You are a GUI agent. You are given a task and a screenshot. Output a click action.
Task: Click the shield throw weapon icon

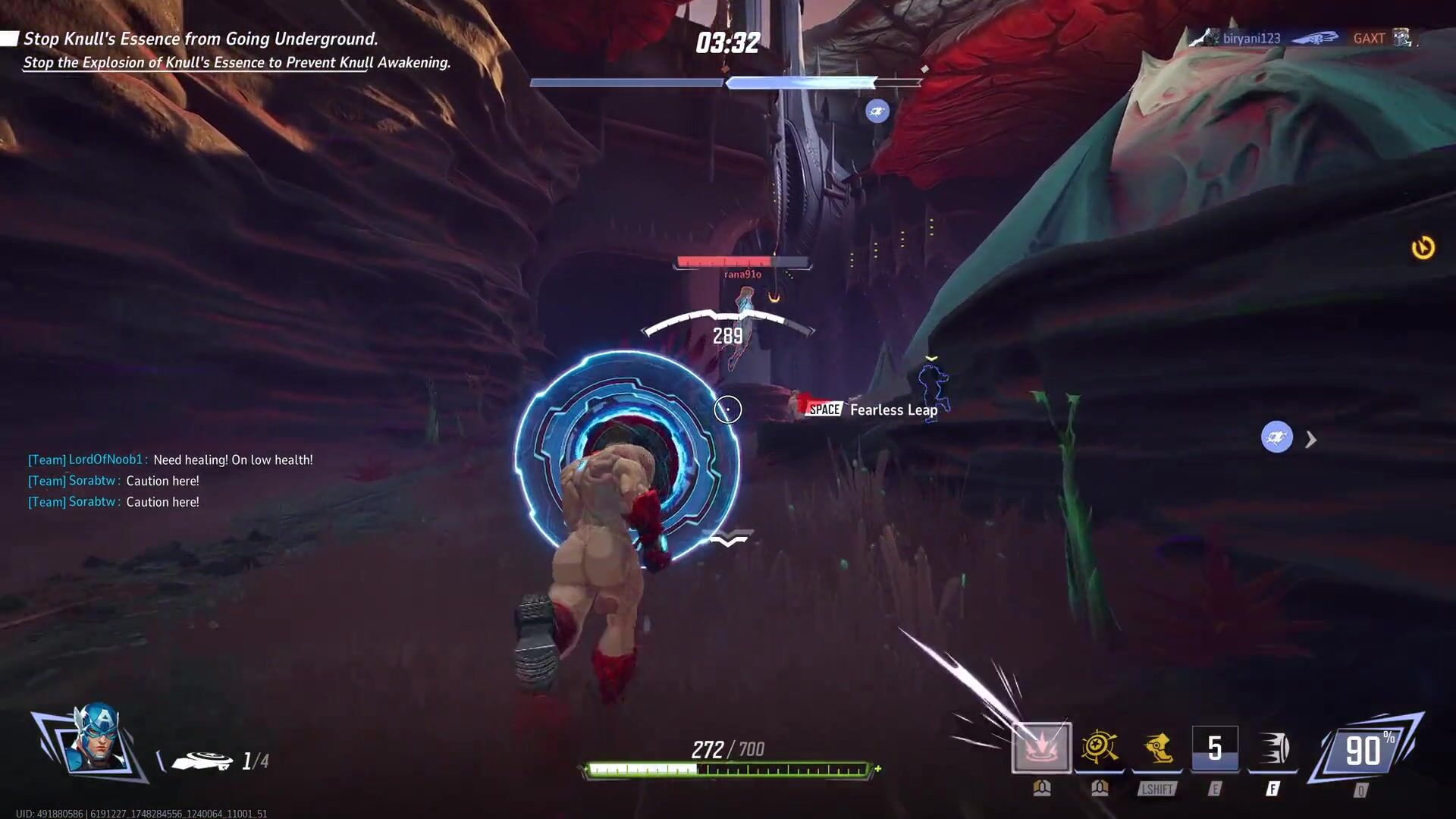(202, 760)
